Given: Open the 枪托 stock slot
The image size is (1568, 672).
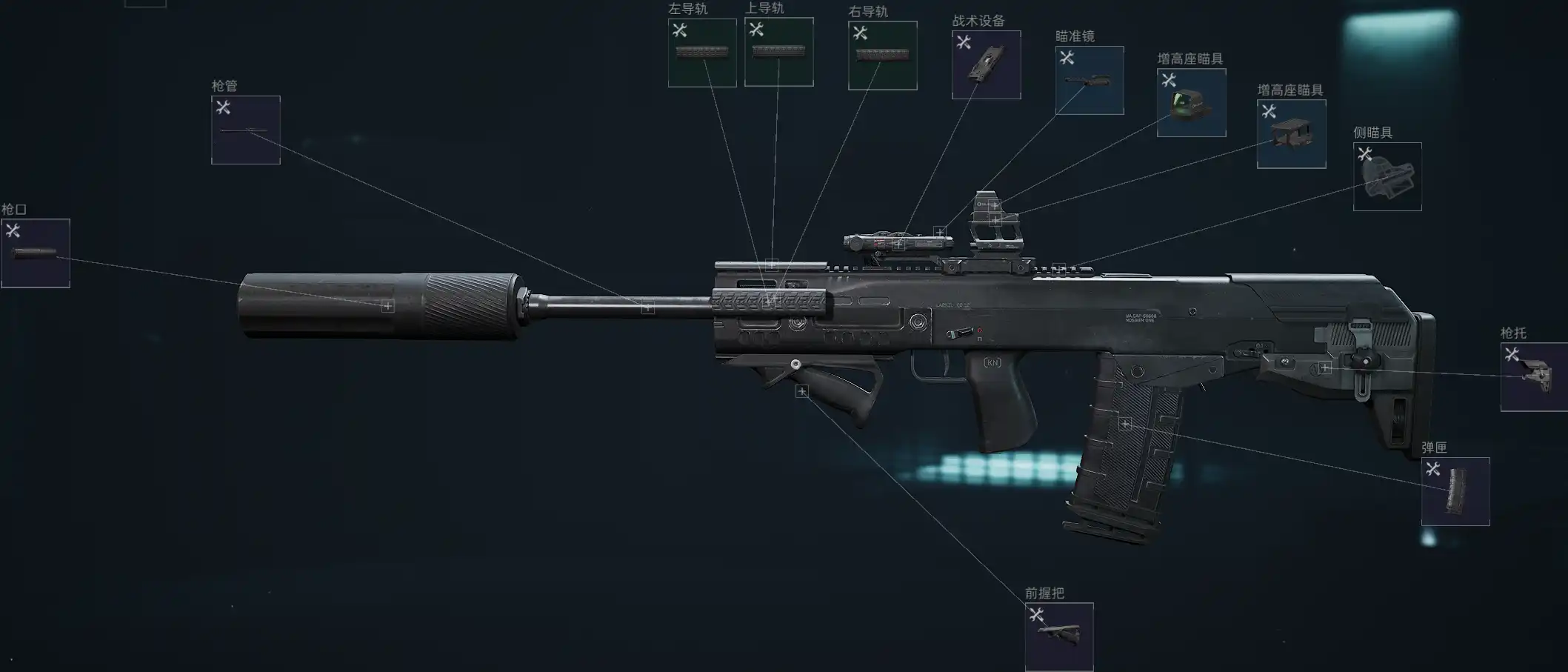Looking at the screenshot, I should [x=1535, y=377].
